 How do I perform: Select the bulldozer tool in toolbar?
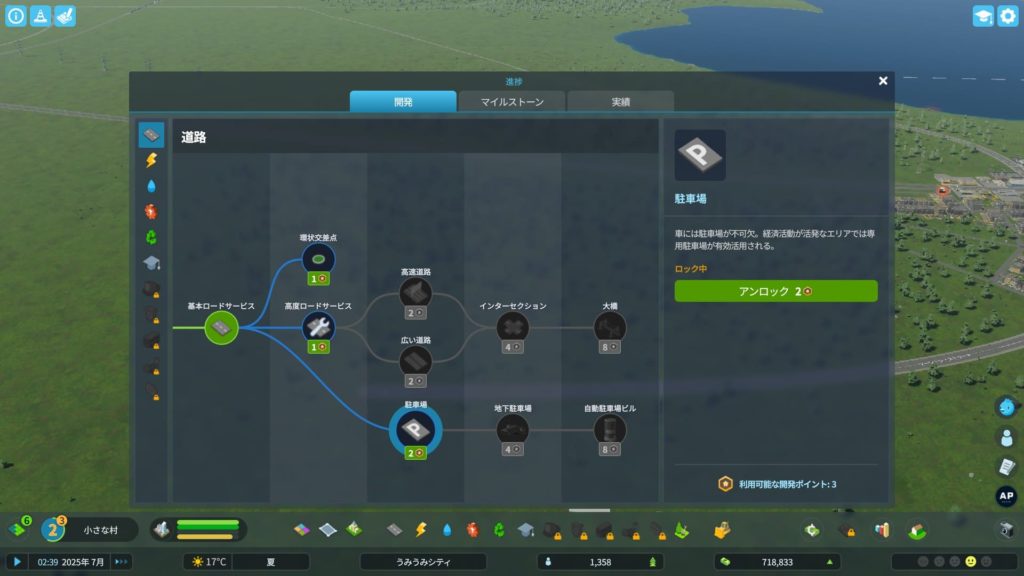1007,529
